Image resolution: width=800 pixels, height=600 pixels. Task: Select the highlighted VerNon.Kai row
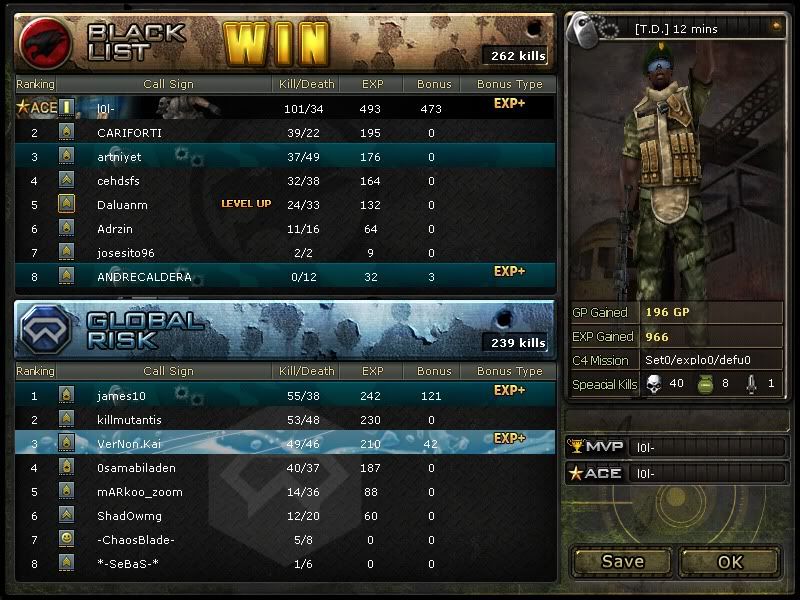coord(285,444)
